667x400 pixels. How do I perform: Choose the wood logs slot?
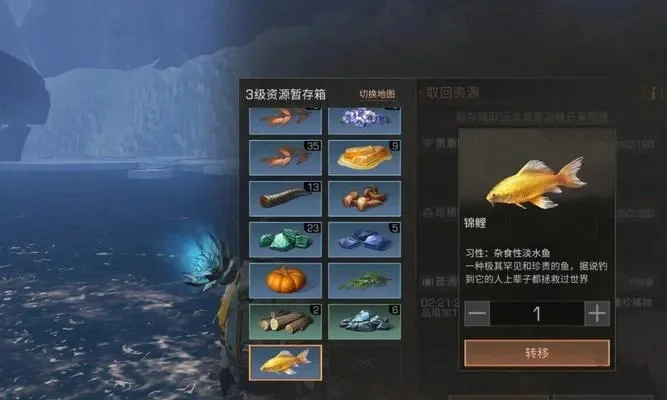285,321
